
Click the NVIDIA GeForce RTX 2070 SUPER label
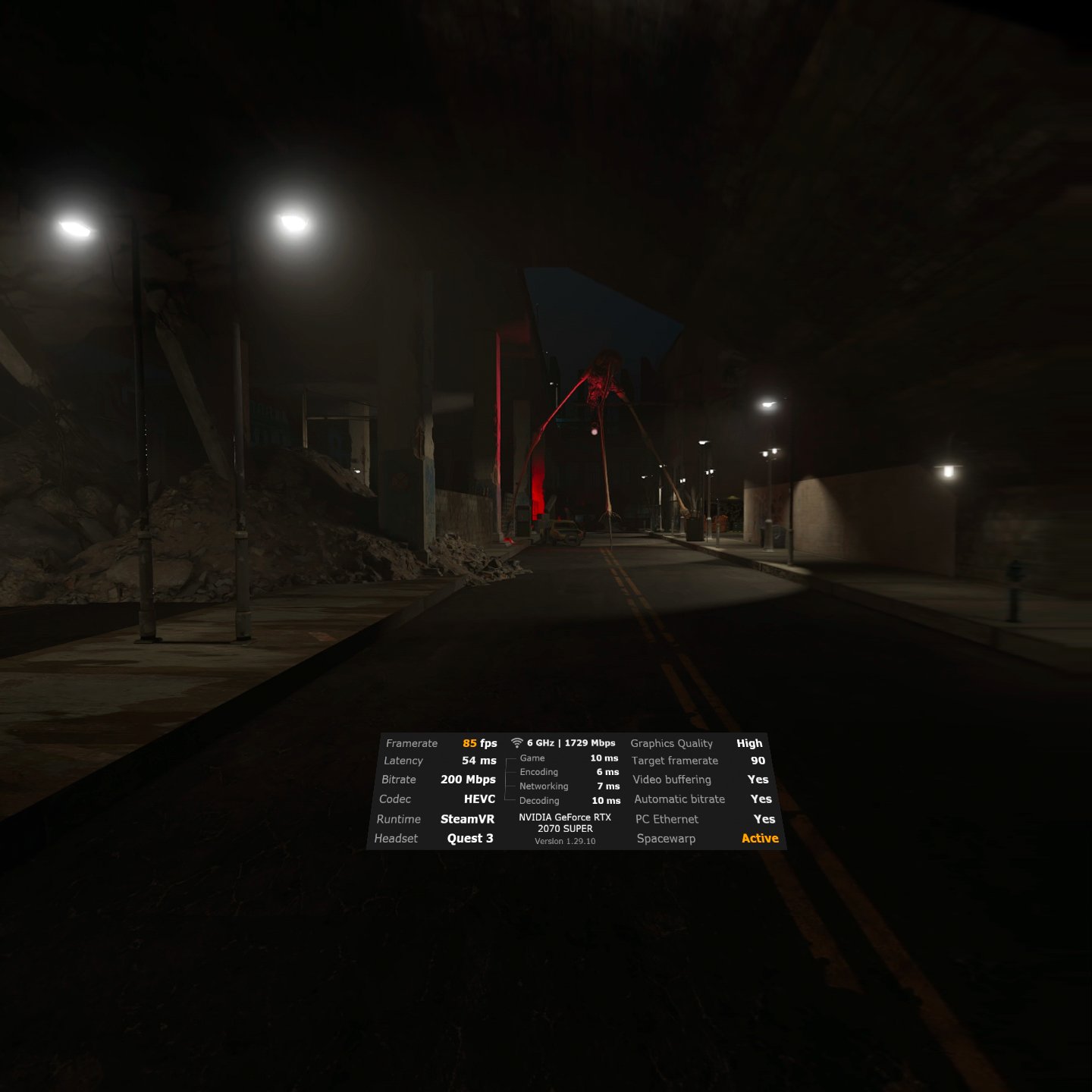click(x=563, y=823)
